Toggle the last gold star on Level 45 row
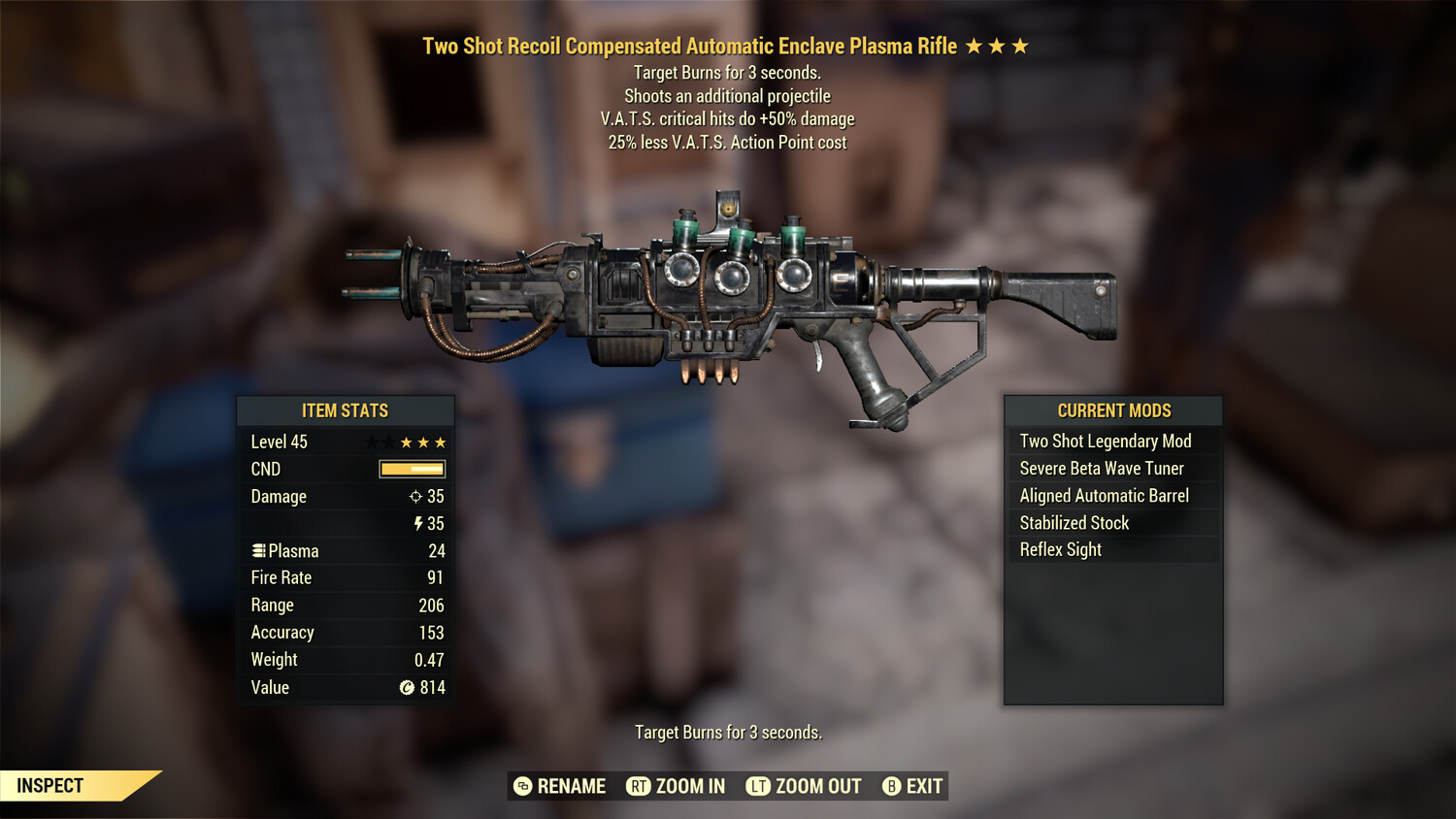1456x819 pixels. (x=443, y=442)
